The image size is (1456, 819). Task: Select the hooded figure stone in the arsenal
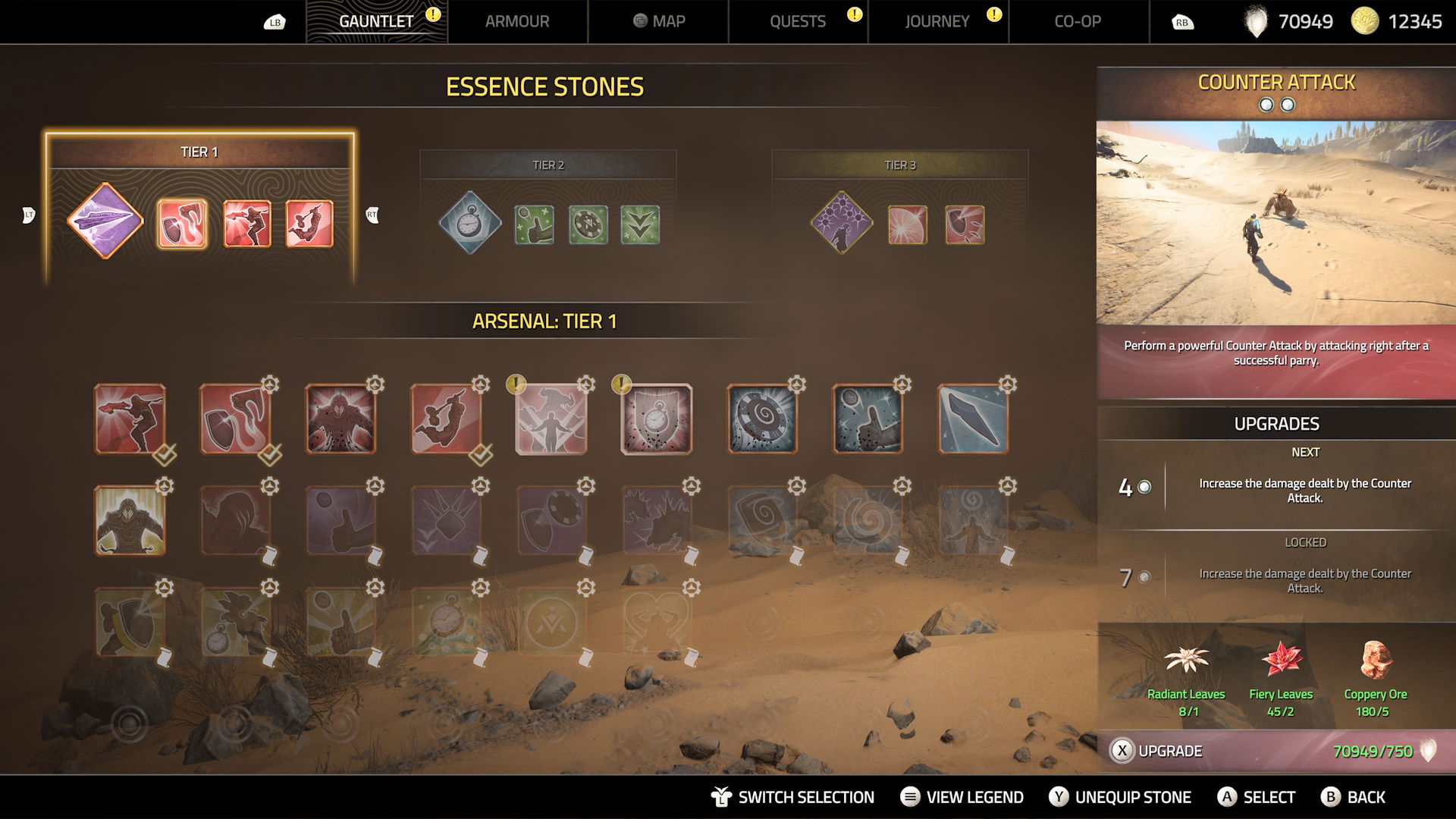coord(130,521)
